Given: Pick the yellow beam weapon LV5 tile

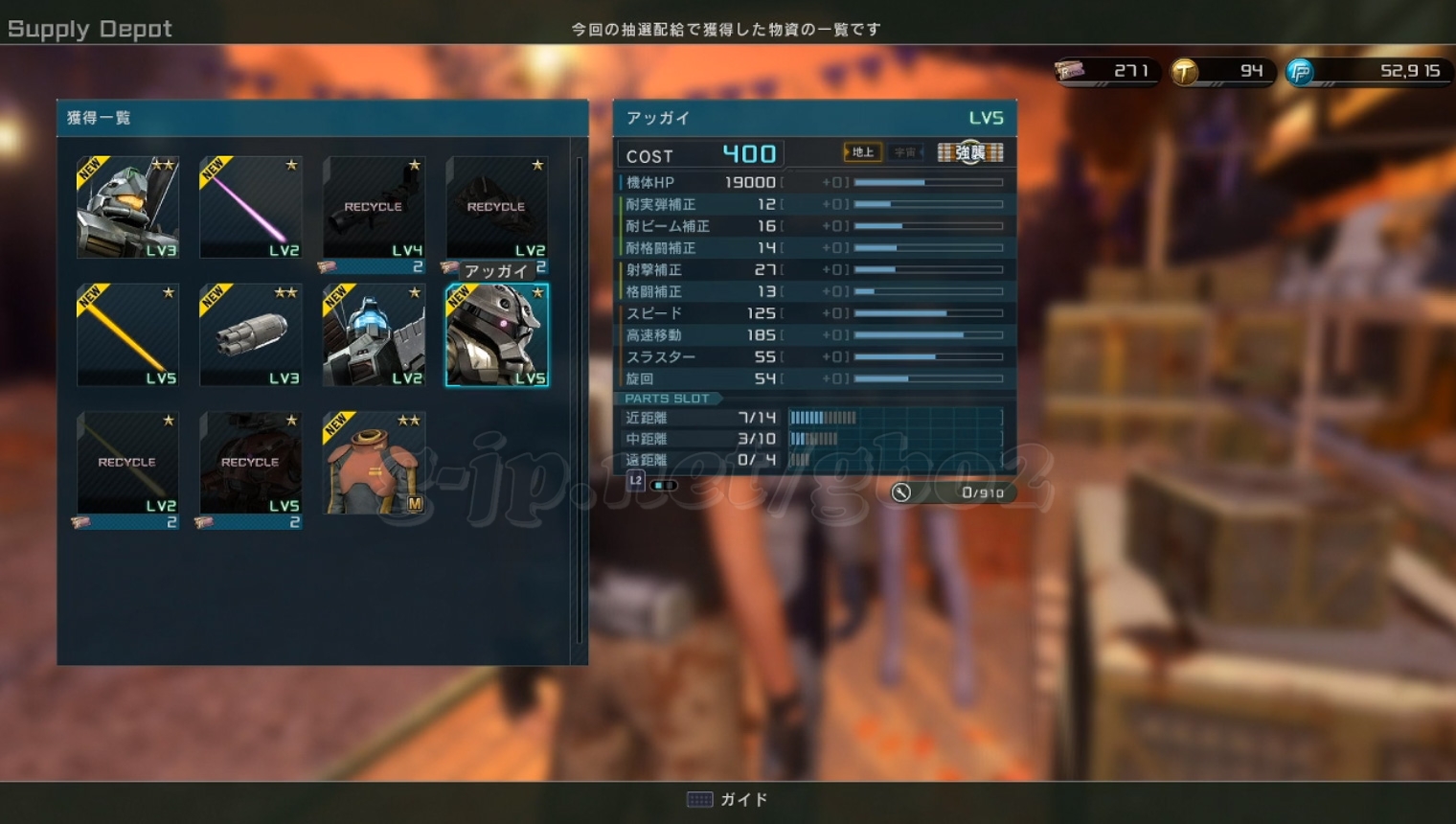Looking at the screenshot, I should [127, 335].
